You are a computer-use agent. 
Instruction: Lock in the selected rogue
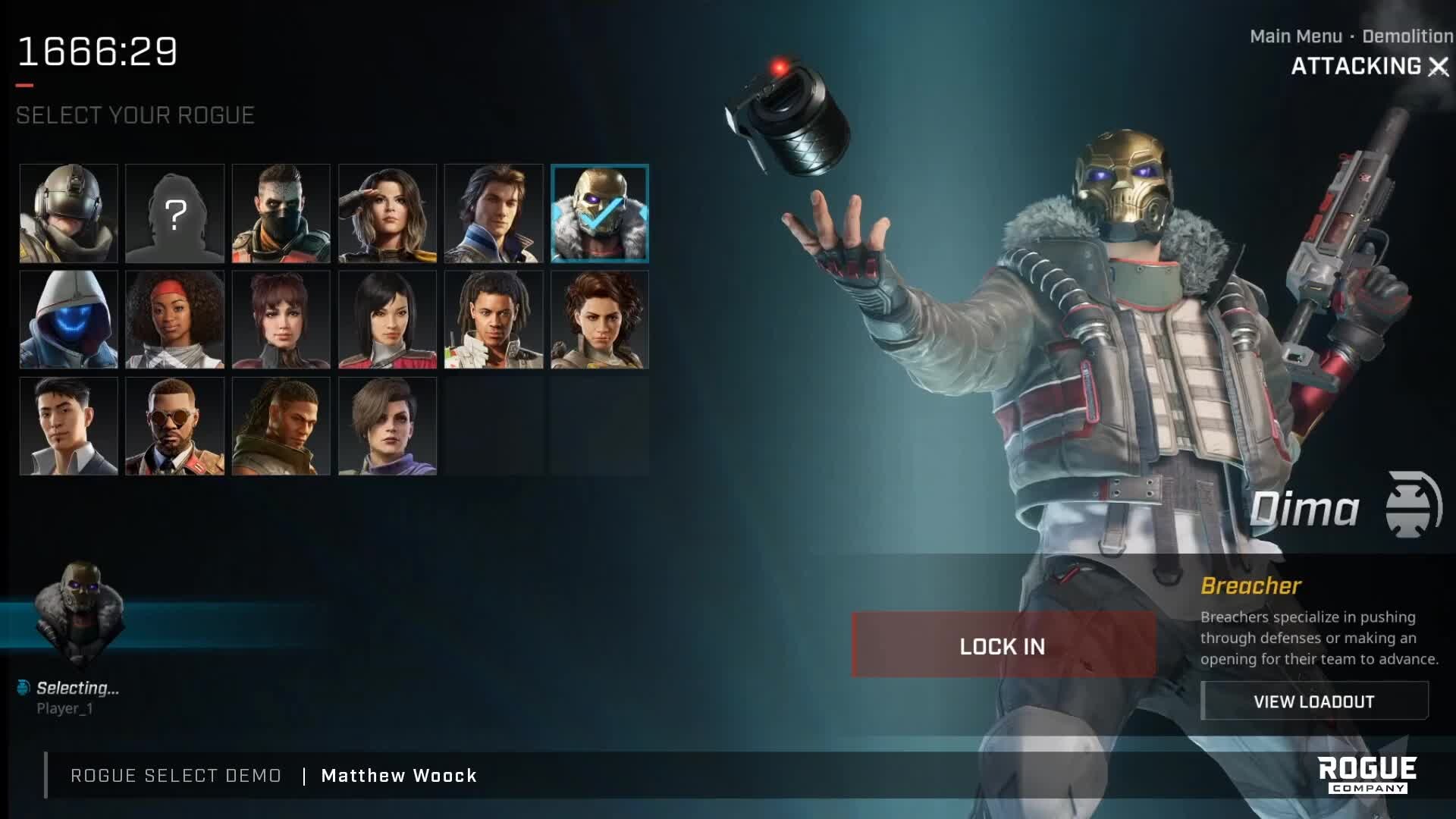[1003, 646]
